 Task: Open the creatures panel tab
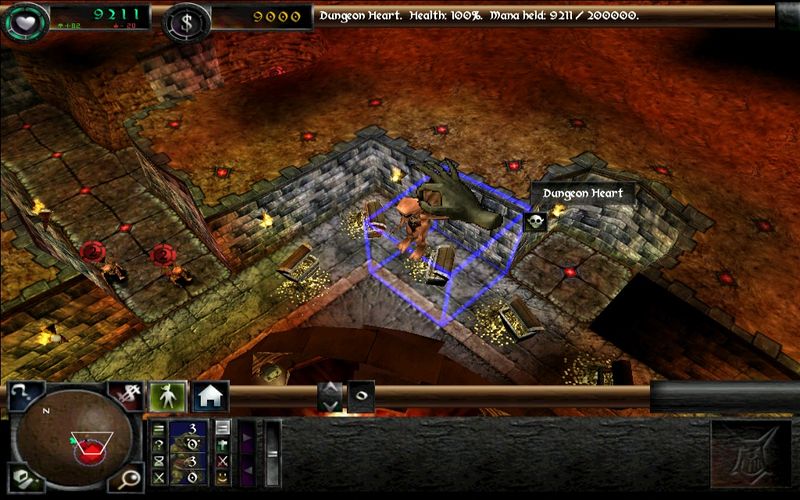[x=166, y=396]
